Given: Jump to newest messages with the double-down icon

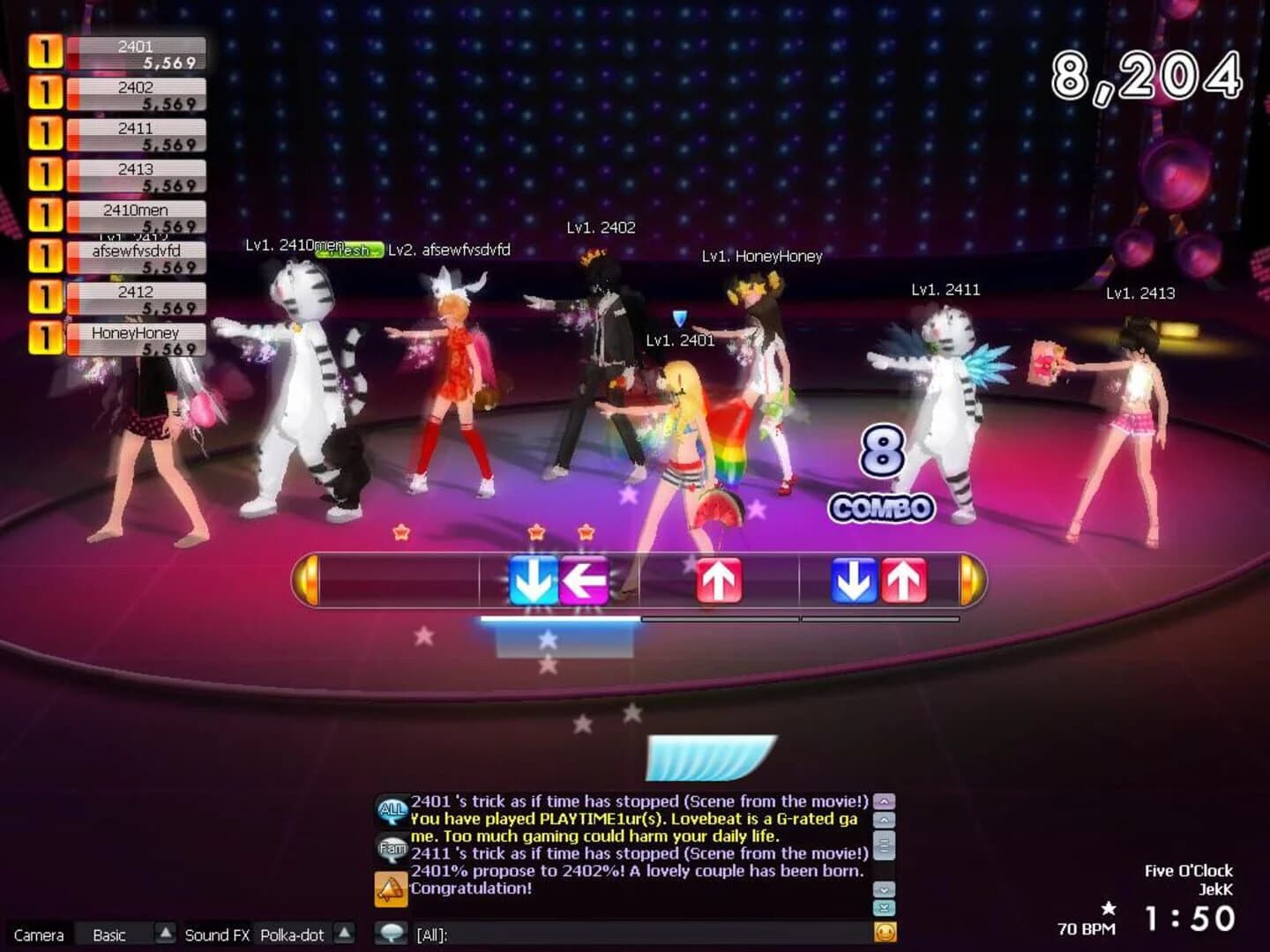Looking at the screenshot, I should (x=885, y=906).
